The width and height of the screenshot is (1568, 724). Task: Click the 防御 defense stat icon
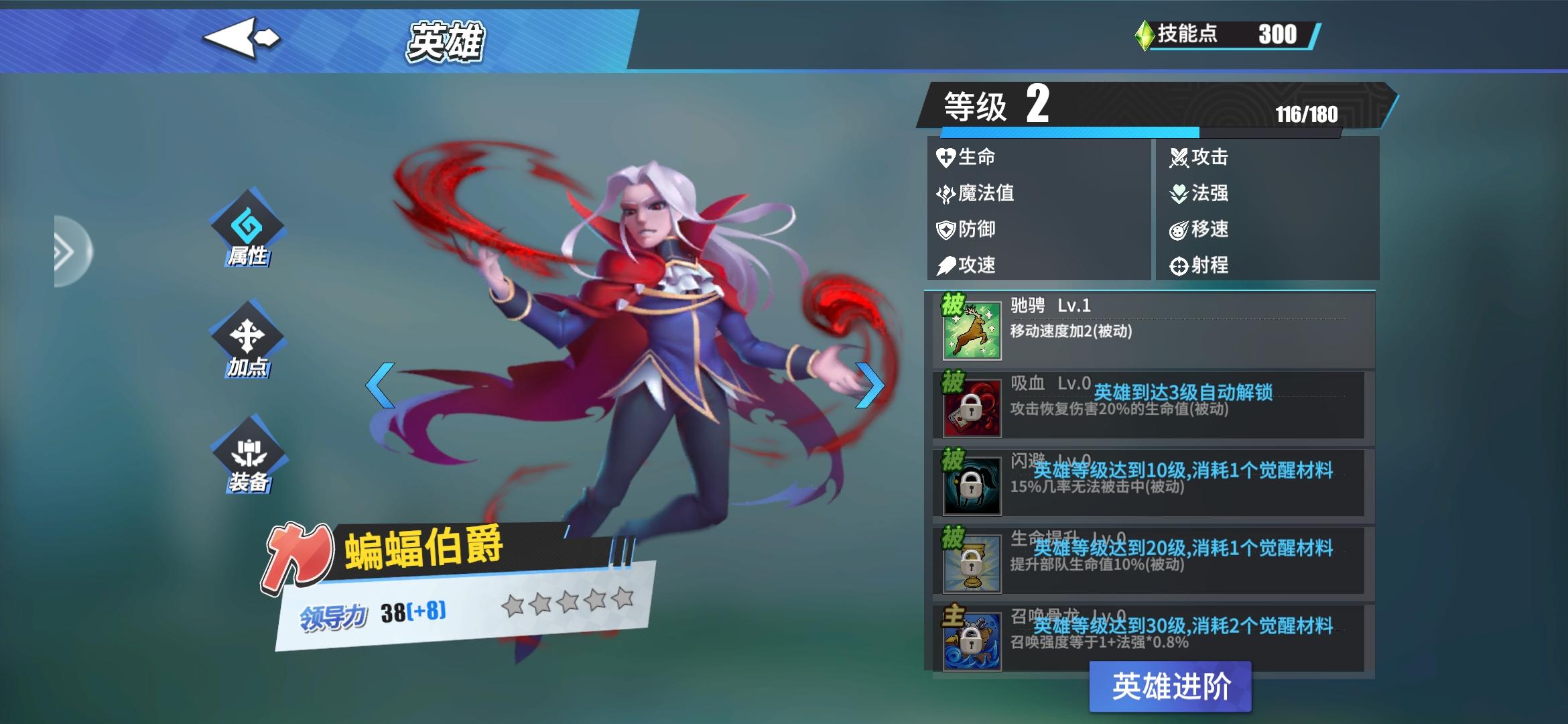click(x=945, y=229)
